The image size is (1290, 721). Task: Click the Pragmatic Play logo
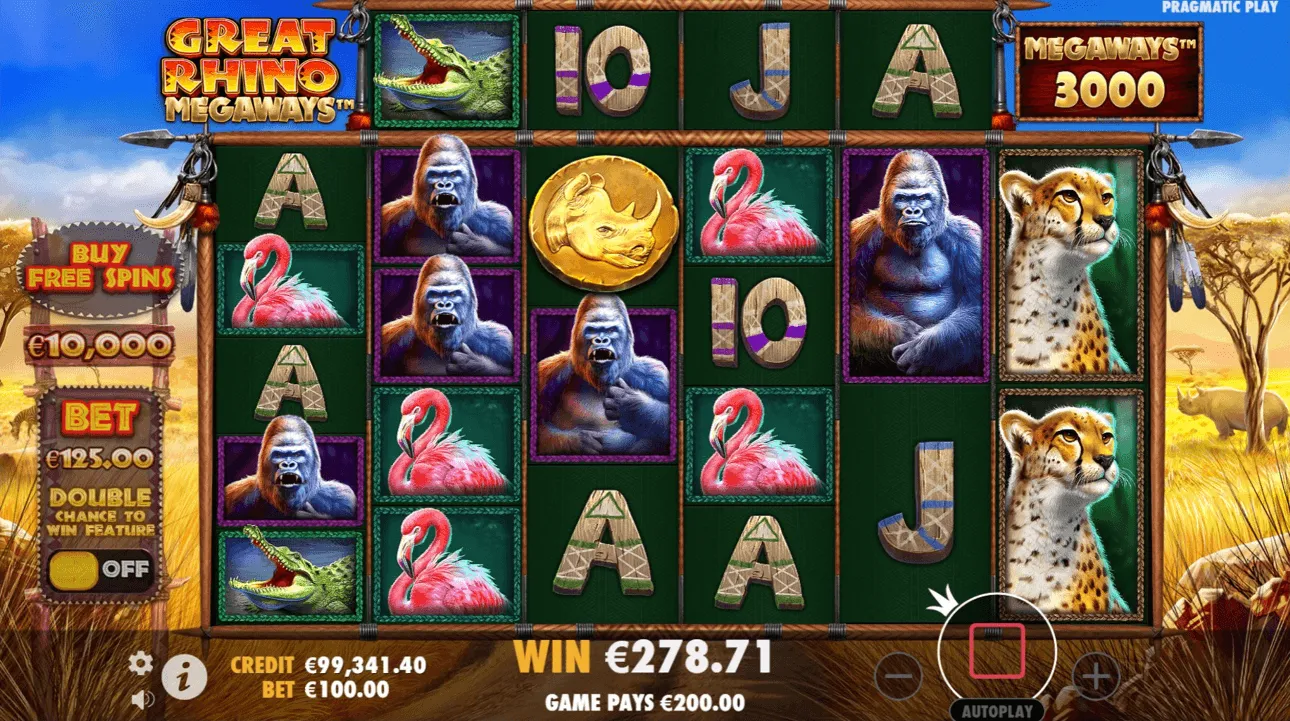[1219, 8]
